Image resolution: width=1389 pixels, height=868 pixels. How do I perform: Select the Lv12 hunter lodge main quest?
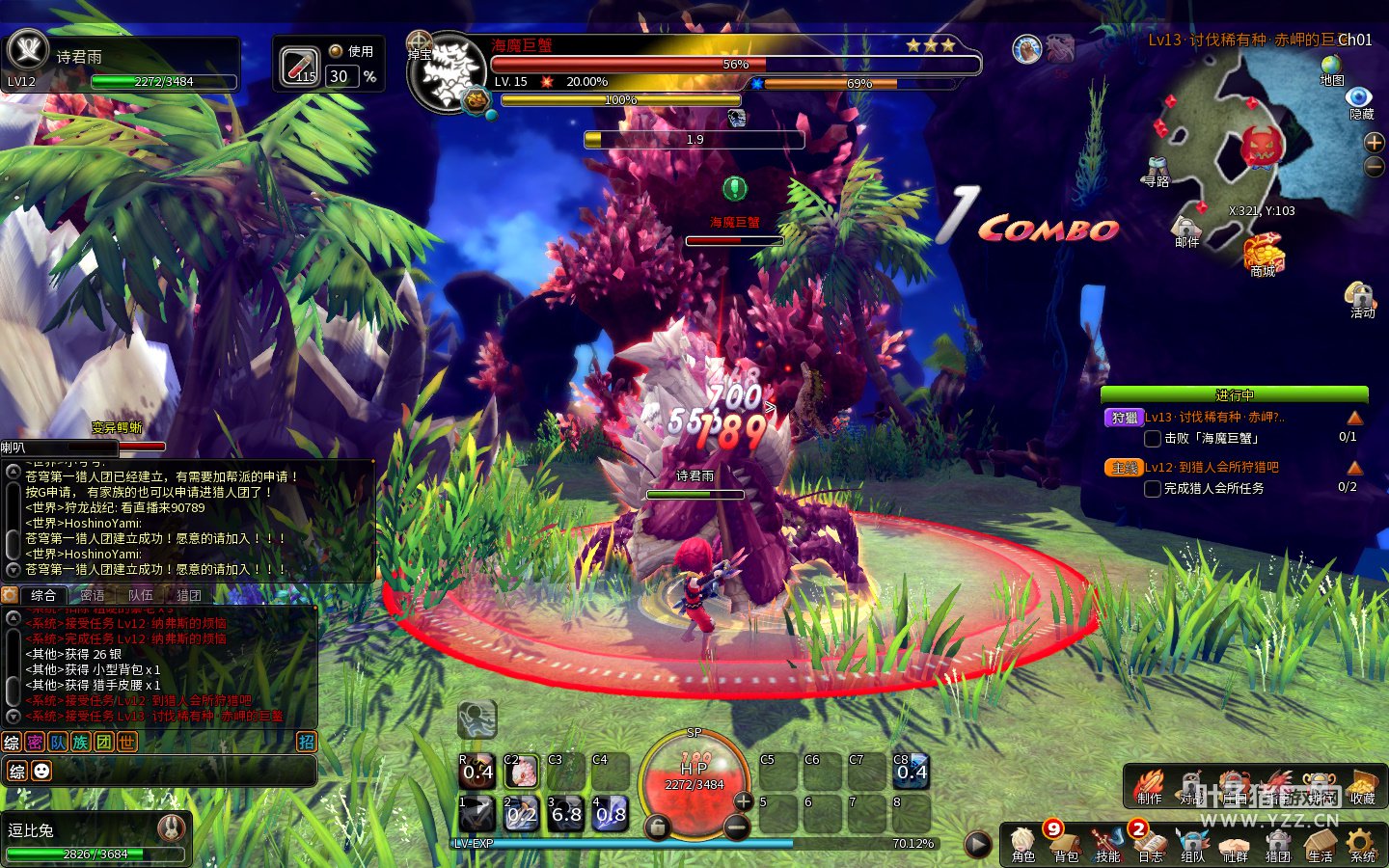click(1212, 468)
